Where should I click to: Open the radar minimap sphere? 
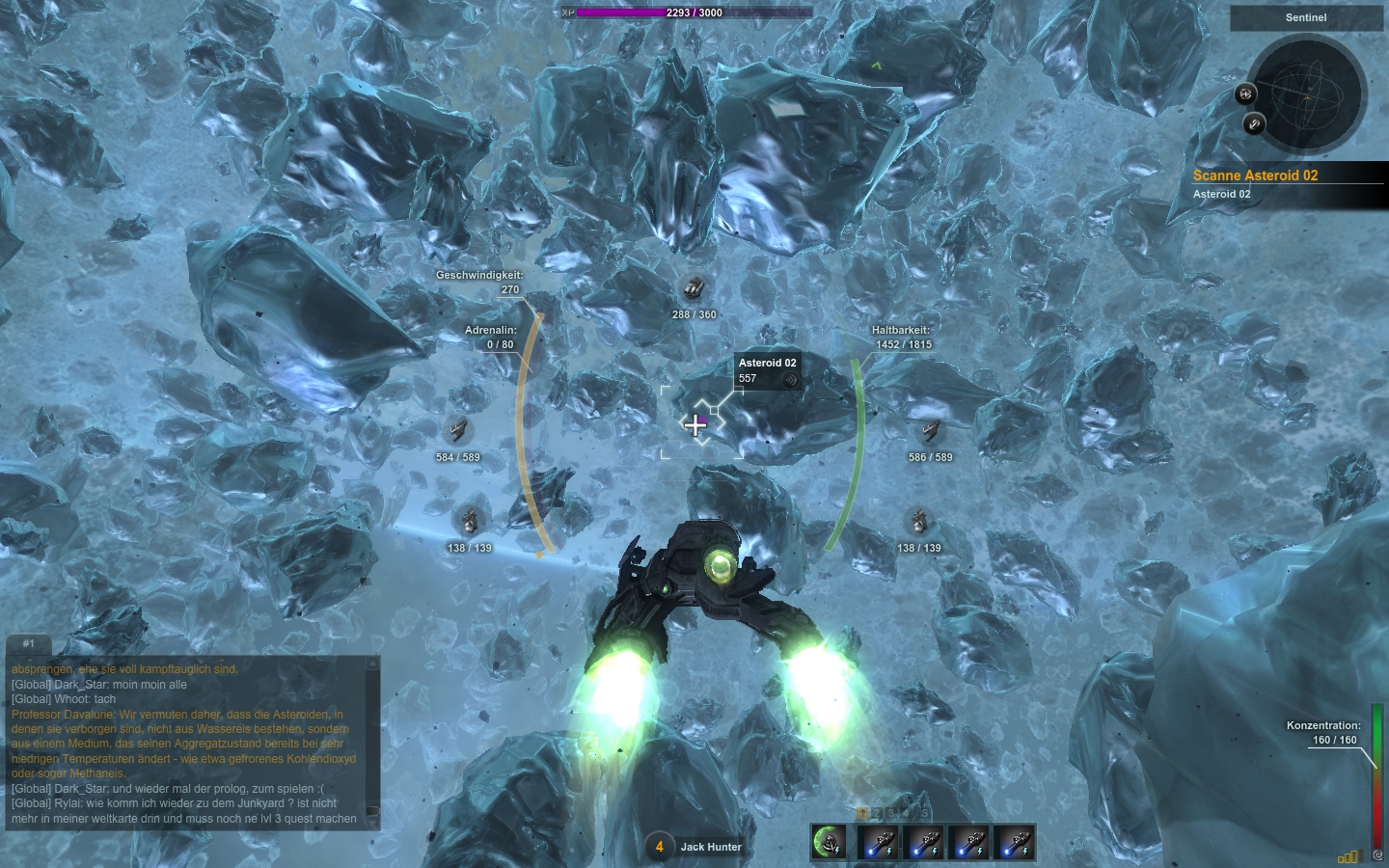coord(1307,95)
